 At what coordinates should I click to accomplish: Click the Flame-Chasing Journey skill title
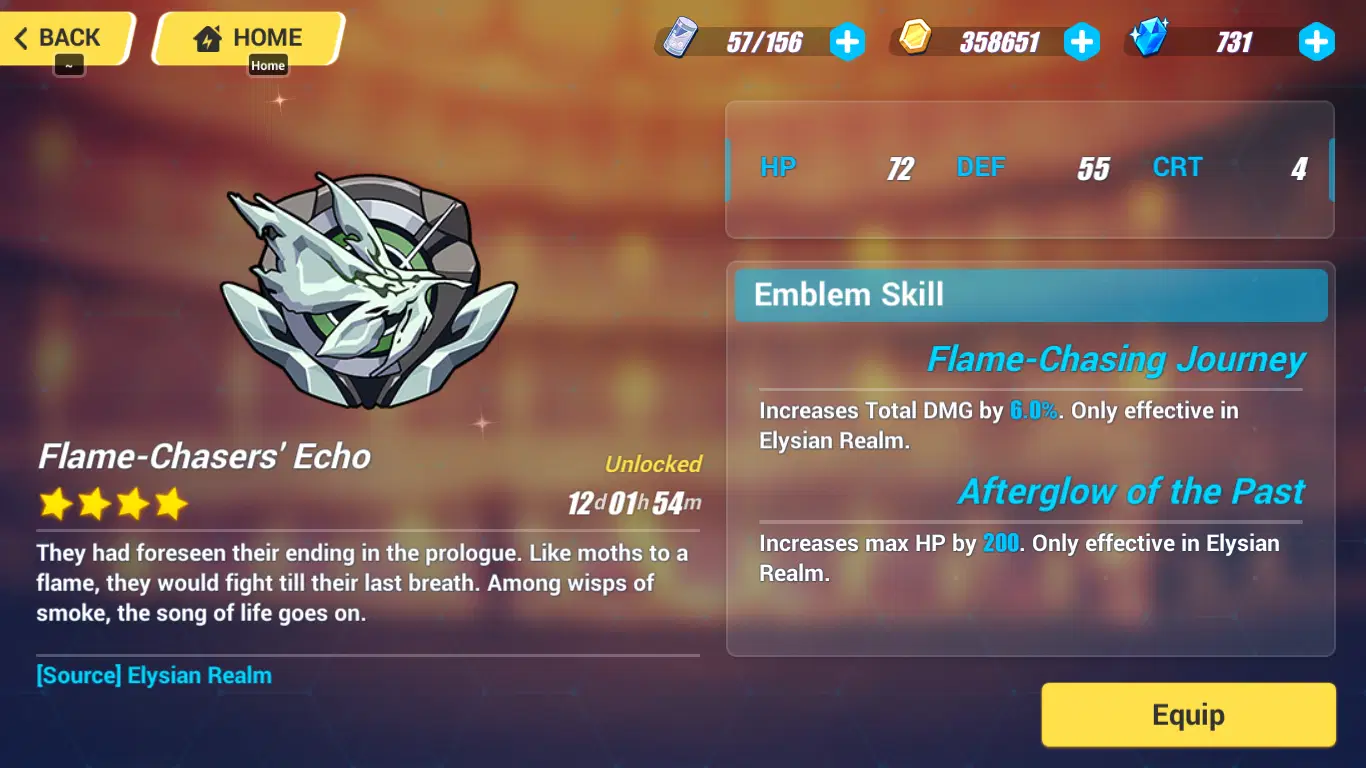tap(1116, 359)
